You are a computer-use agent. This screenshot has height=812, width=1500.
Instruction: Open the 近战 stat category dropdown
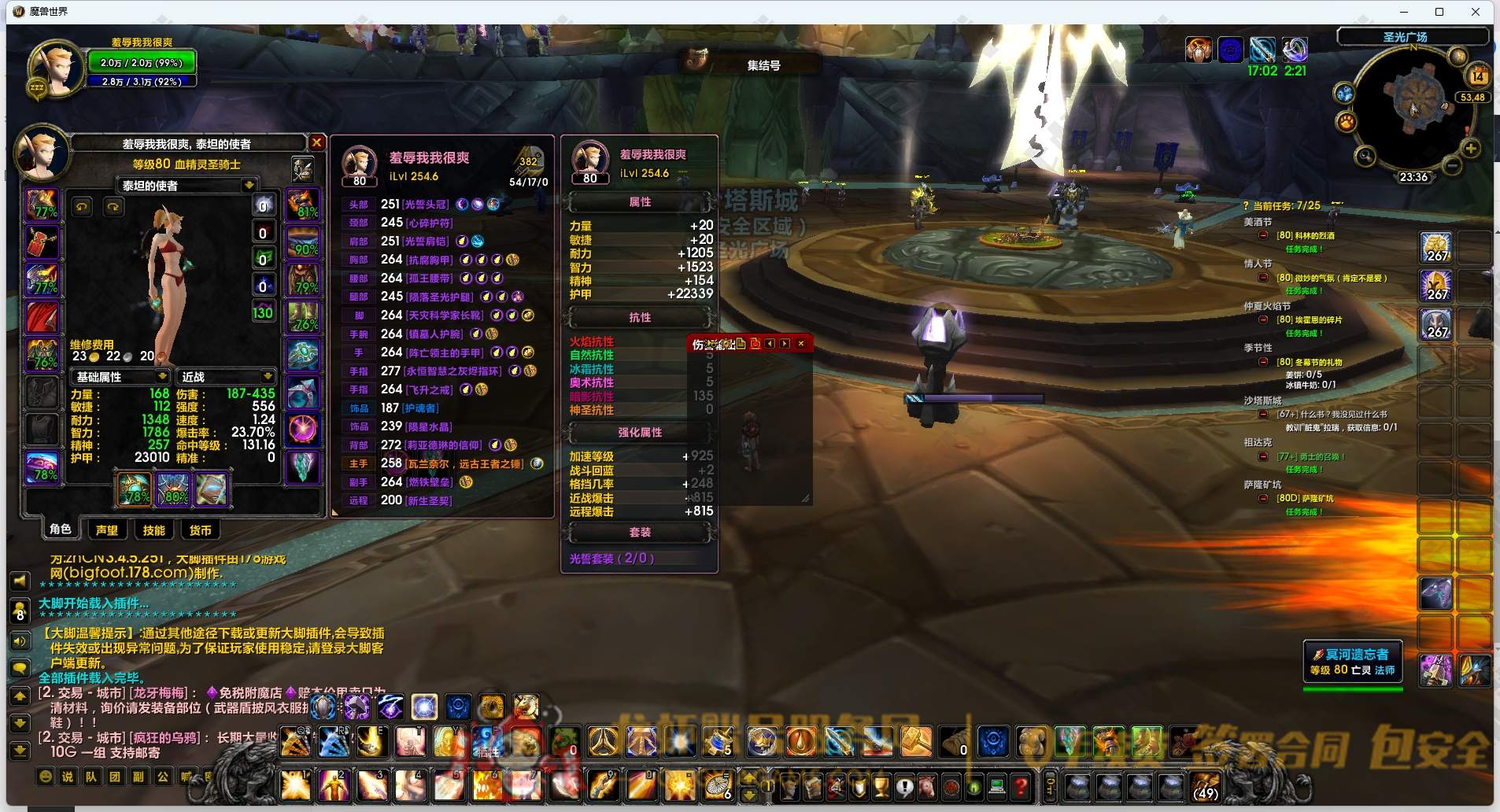pyautogui.click(x=268, y=377)
